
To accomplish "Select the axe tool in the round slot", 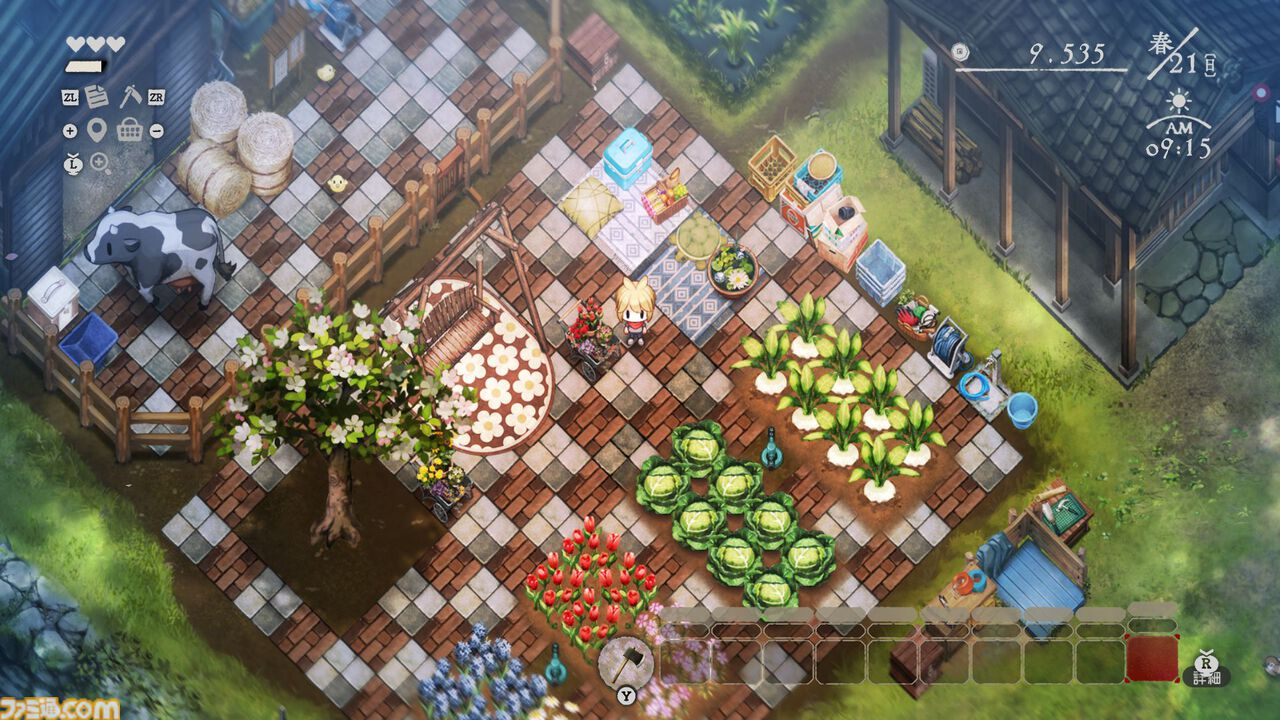I will tap(626, 661).
